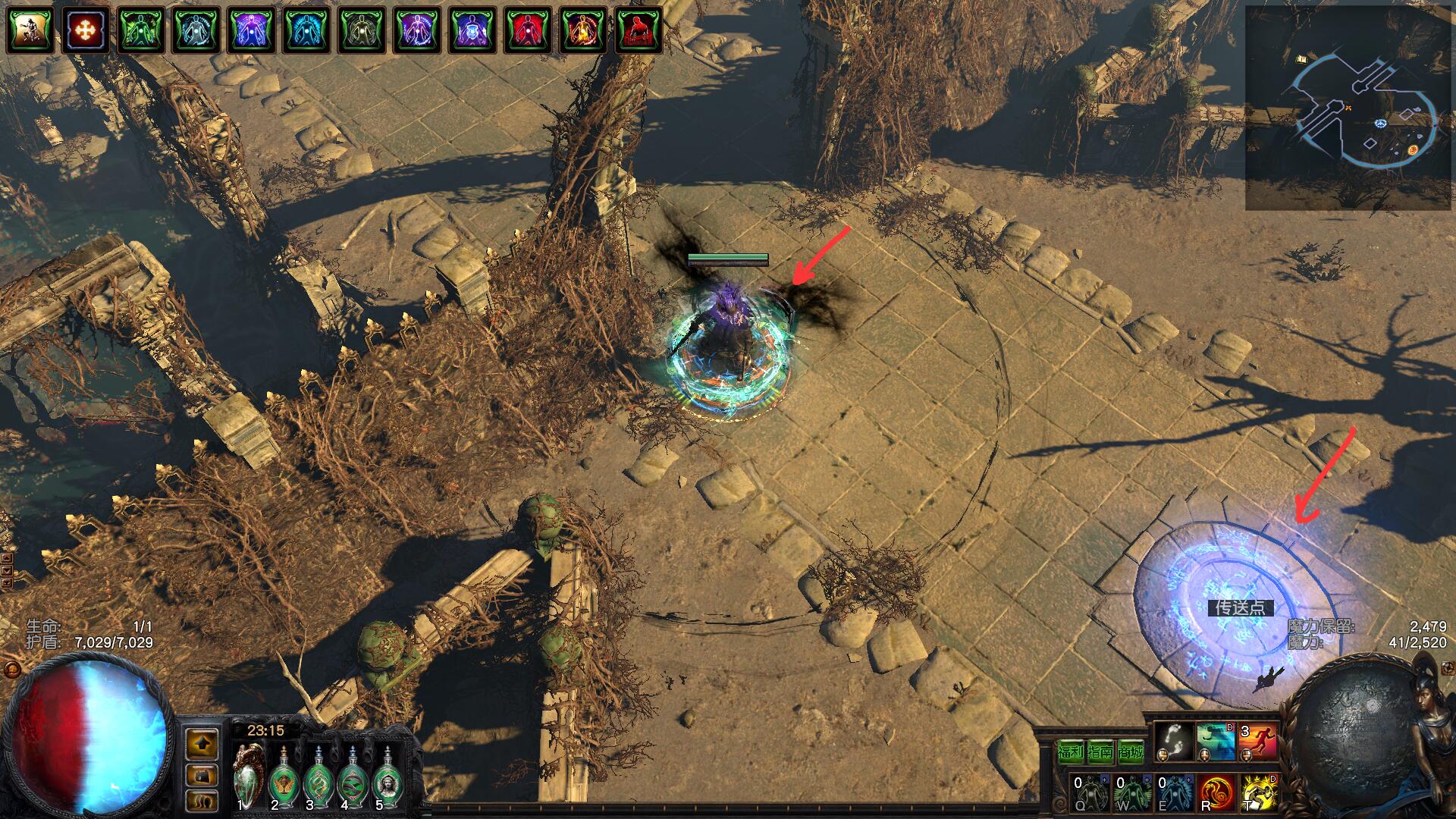Select the kneeling figure buff icon
Image resolution: width=1456 pixels, height=819 pixels.
pos(30,30)
